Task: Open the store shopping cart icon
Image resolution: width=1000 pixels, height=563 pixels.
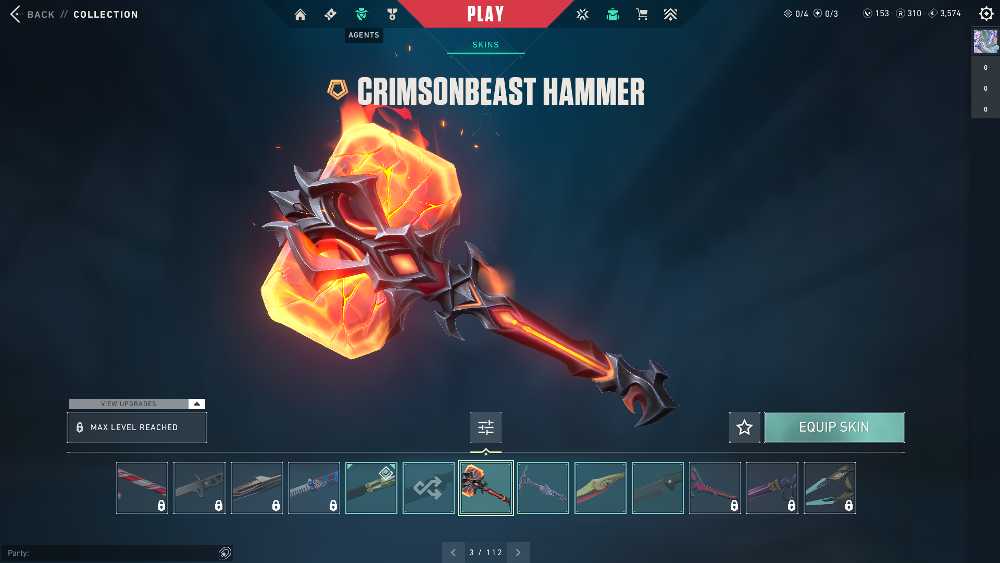Action: [642, 15]
